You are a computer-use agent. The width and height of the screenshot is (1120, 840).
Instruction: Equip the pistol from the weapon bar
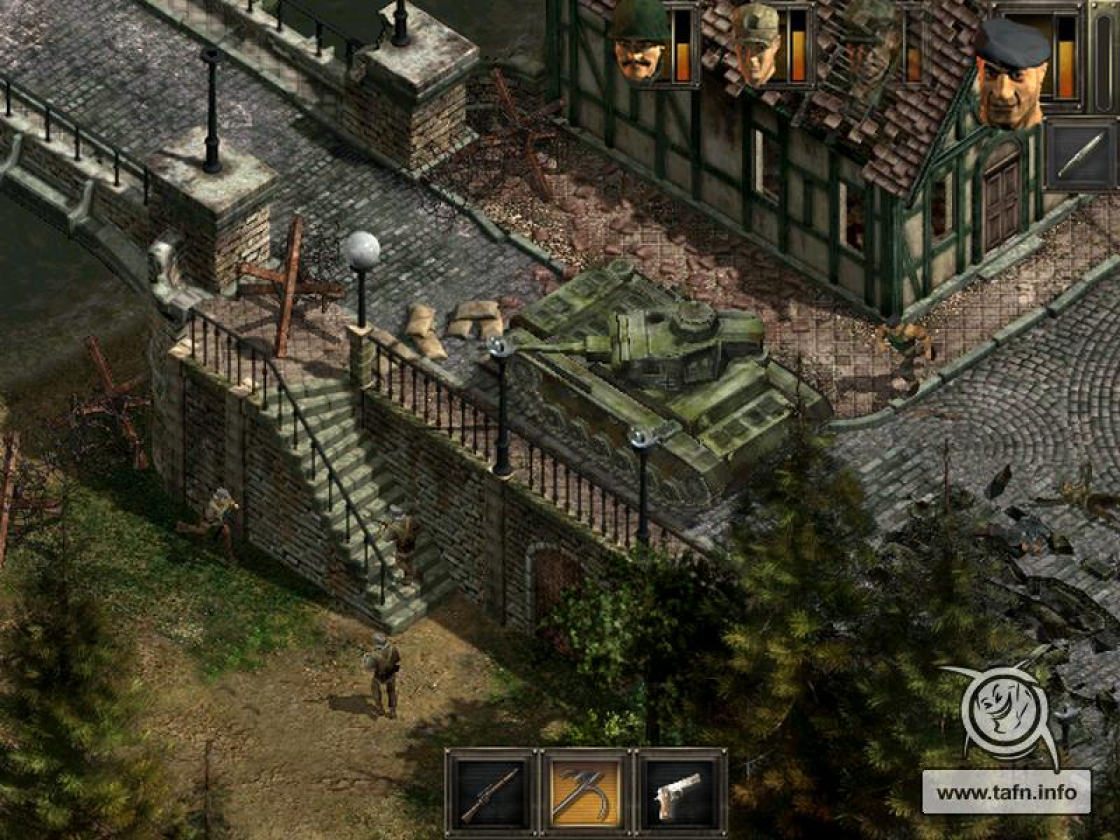pos(680,792)
